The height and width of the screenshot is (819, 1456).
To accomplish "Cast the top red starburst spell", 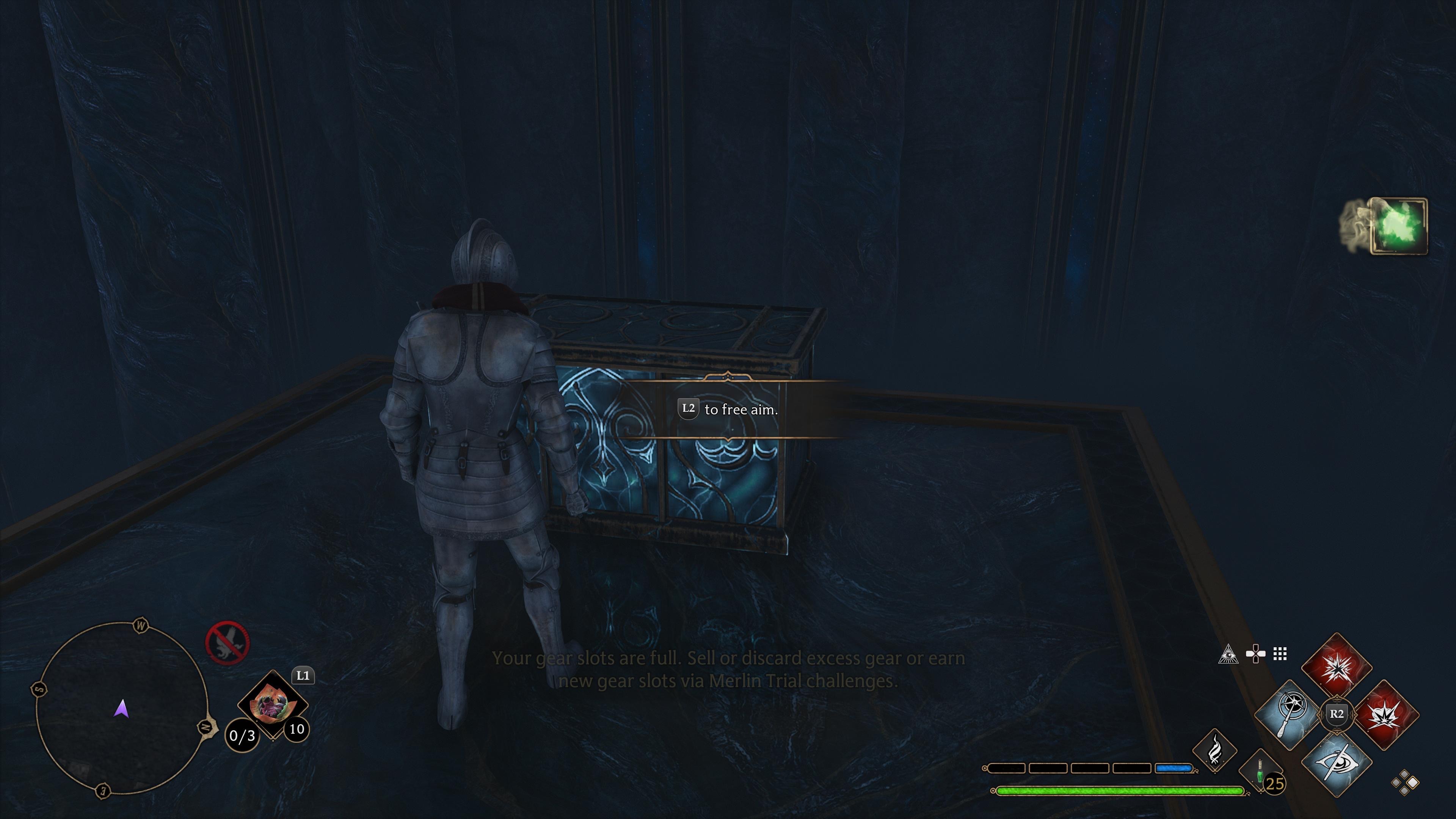I will coord(1337,668).
